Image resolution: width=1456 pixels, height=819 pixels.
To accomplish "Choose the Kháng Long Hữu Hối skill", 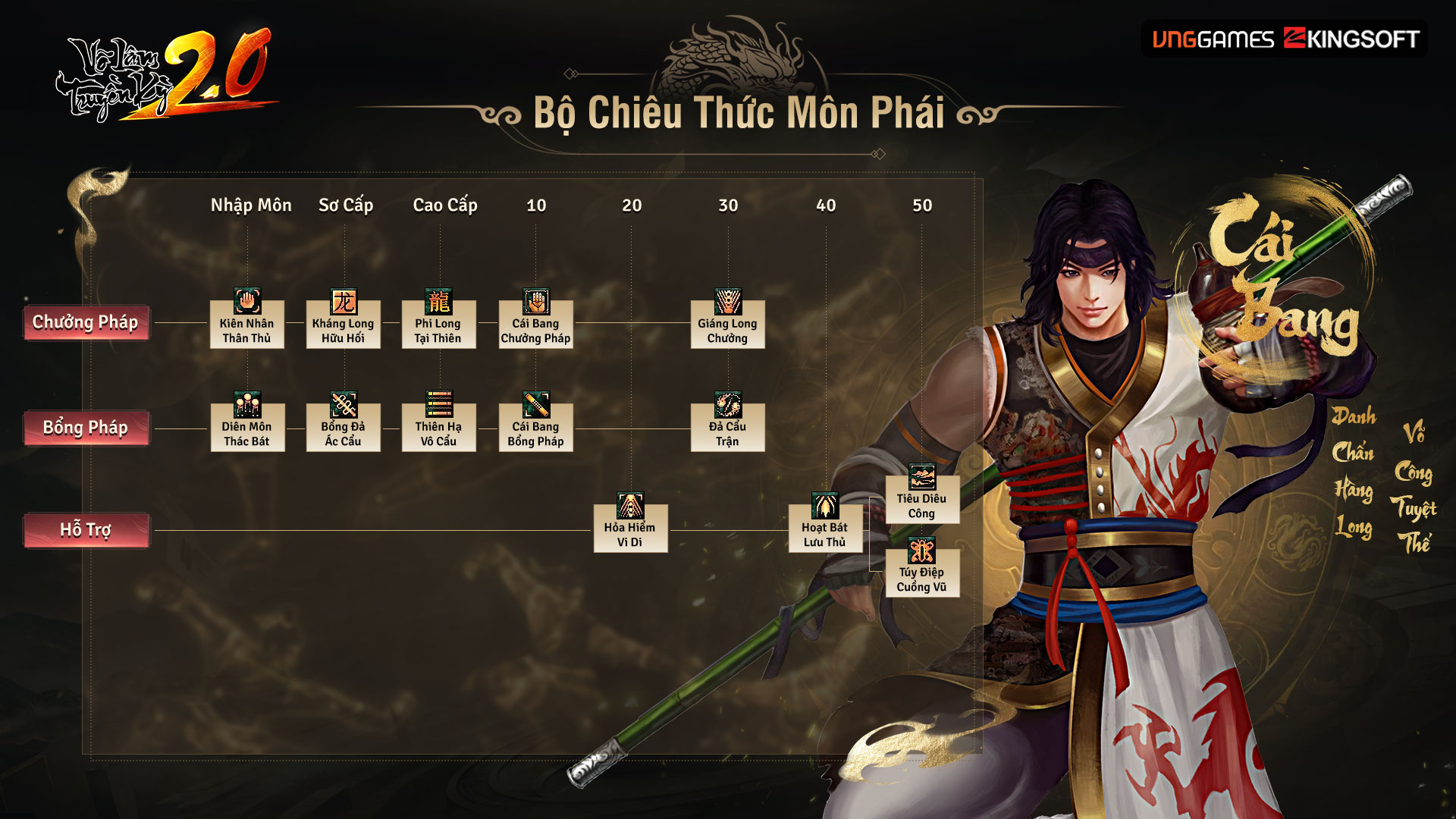I will (x=344, y=320).
